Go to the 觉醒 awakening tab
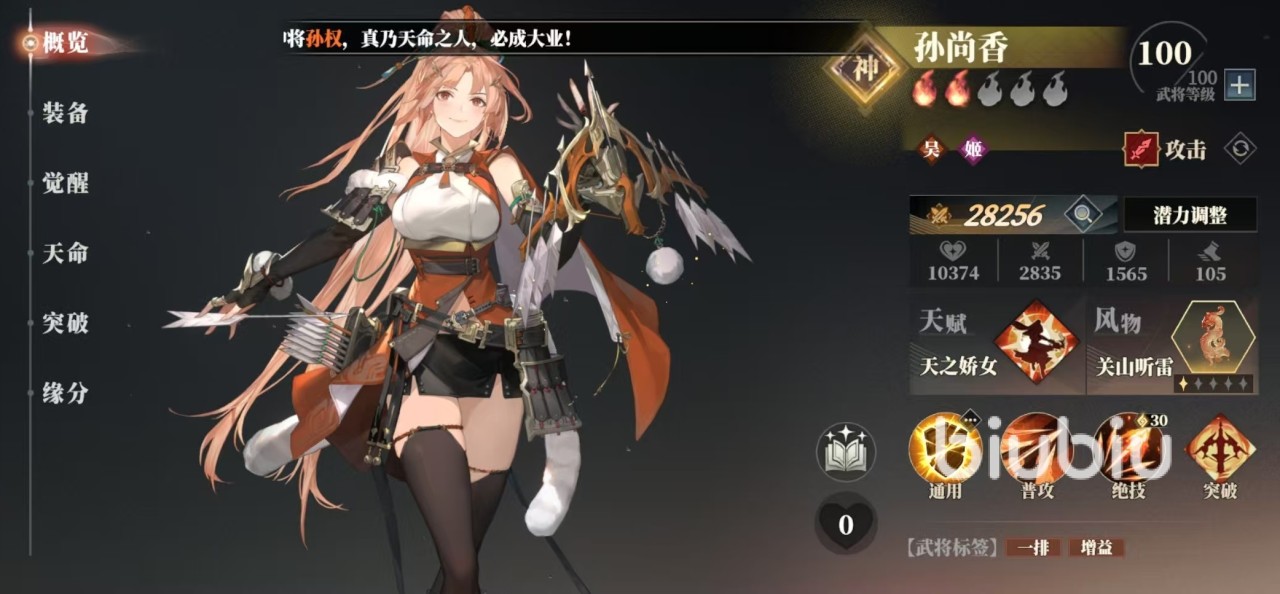Image resolution: width=1280 pixels, height=594 pixels. (x=66, y=183)
